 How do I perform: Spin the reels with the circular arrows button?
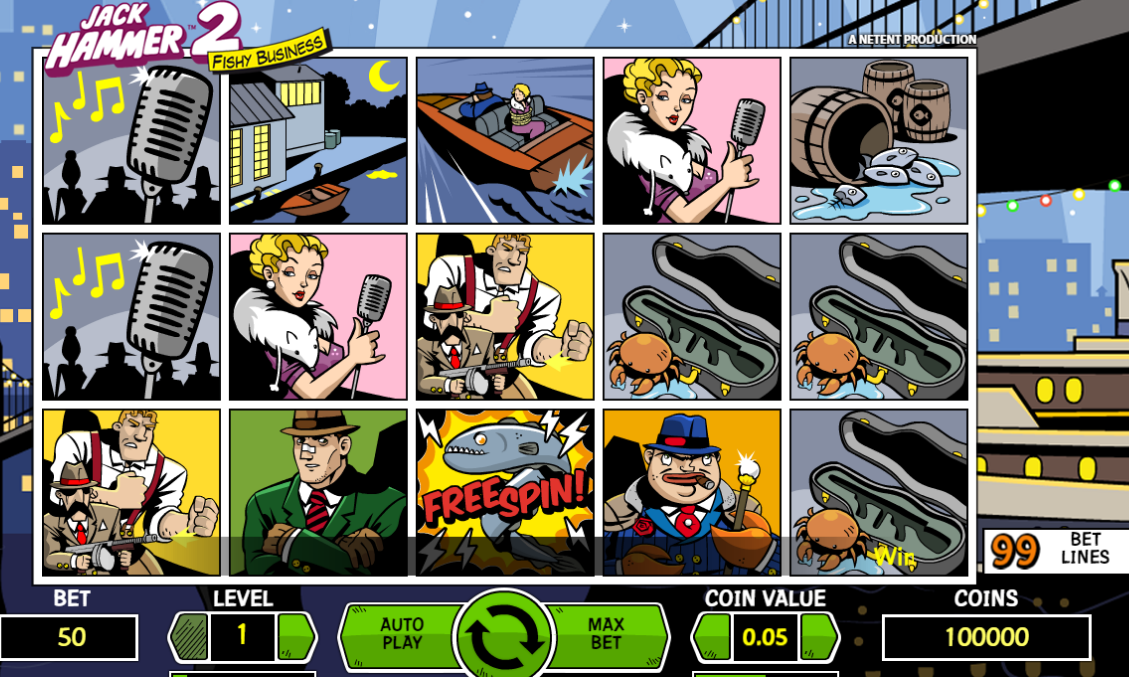click(x=504, y=636)
